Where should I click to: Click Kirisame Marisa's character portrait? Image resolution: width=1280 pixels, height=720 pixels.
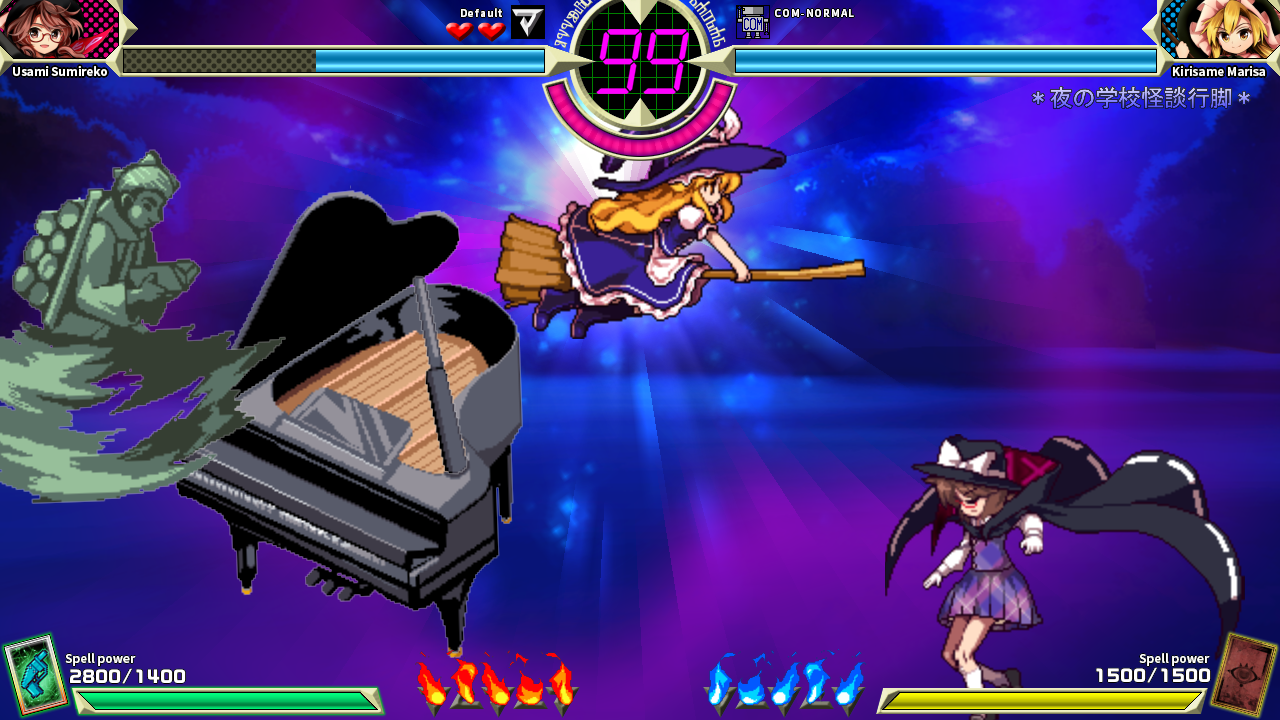(1221, 30)
